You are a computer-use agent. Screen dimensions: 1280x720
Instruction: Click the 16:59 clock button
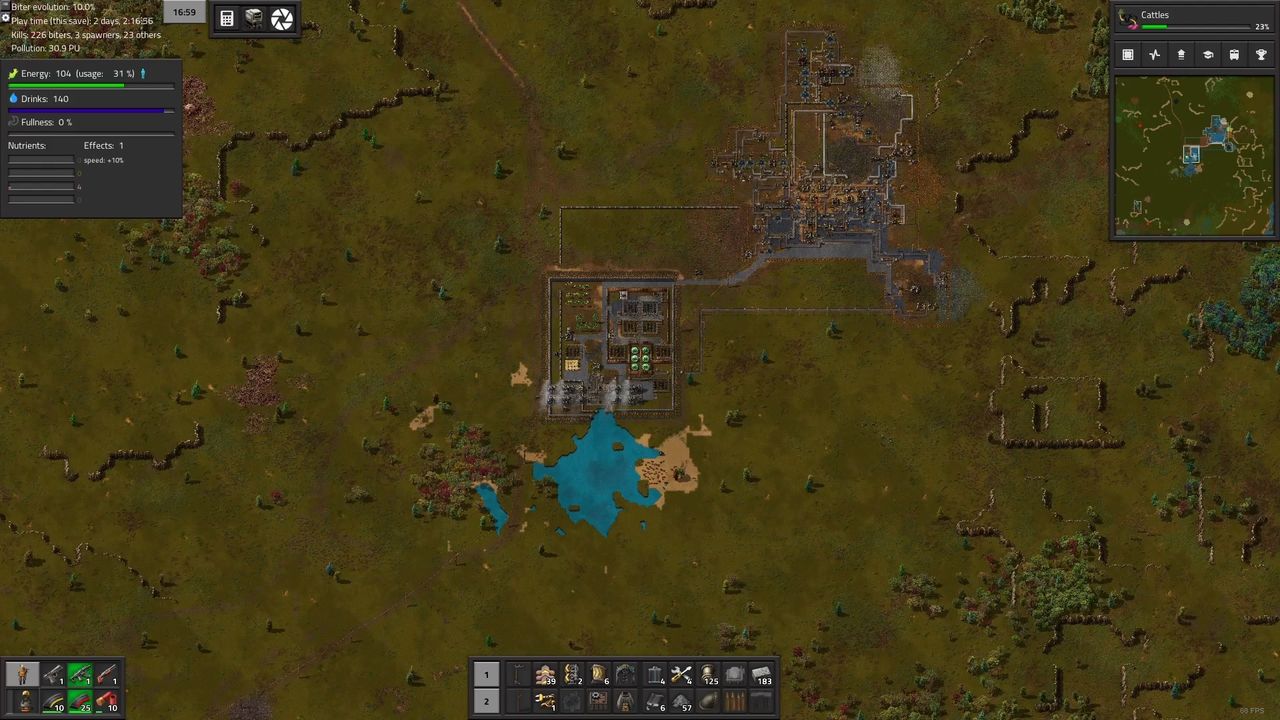click(x=184, y=12)
